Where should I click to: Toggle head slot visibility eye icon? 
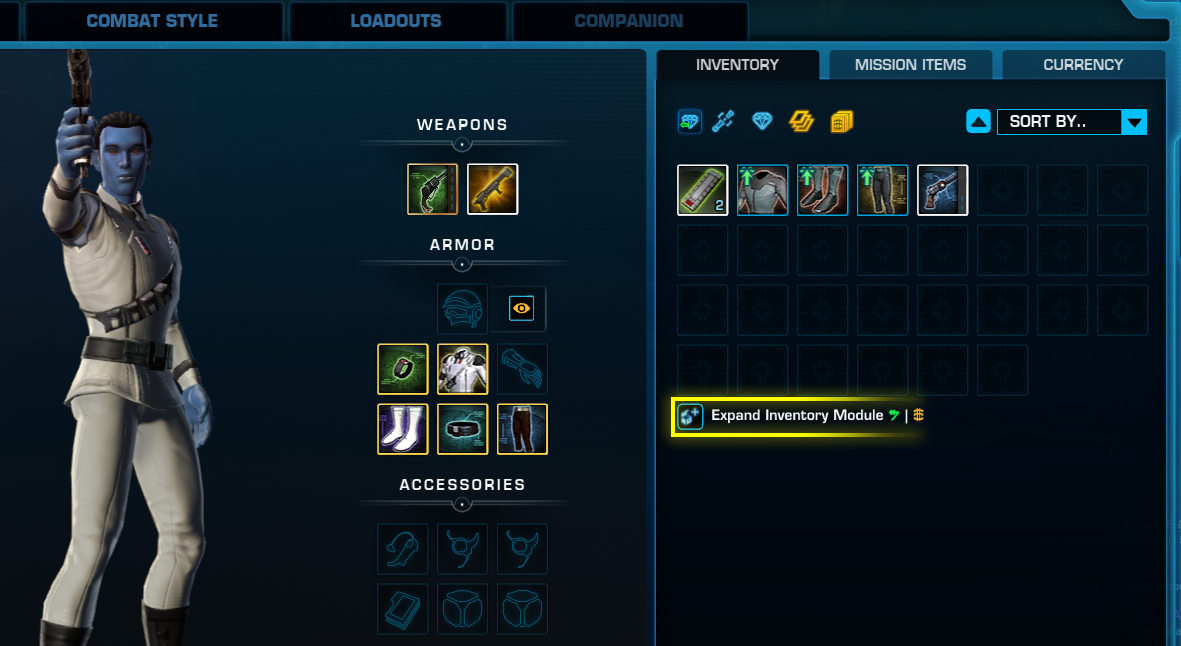pos(521,309)
